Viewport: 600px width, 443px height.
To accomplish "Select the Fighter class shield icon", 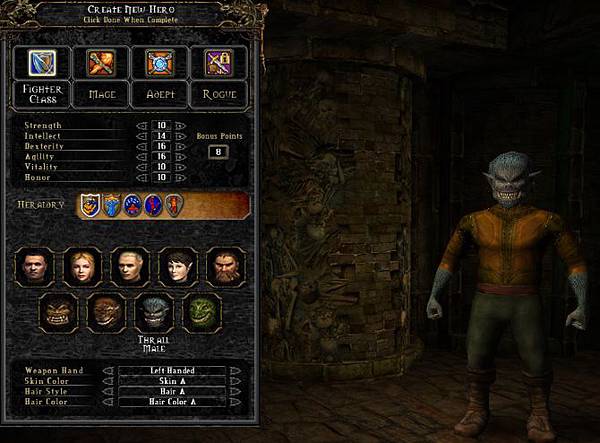I will [x=40, y=63].
